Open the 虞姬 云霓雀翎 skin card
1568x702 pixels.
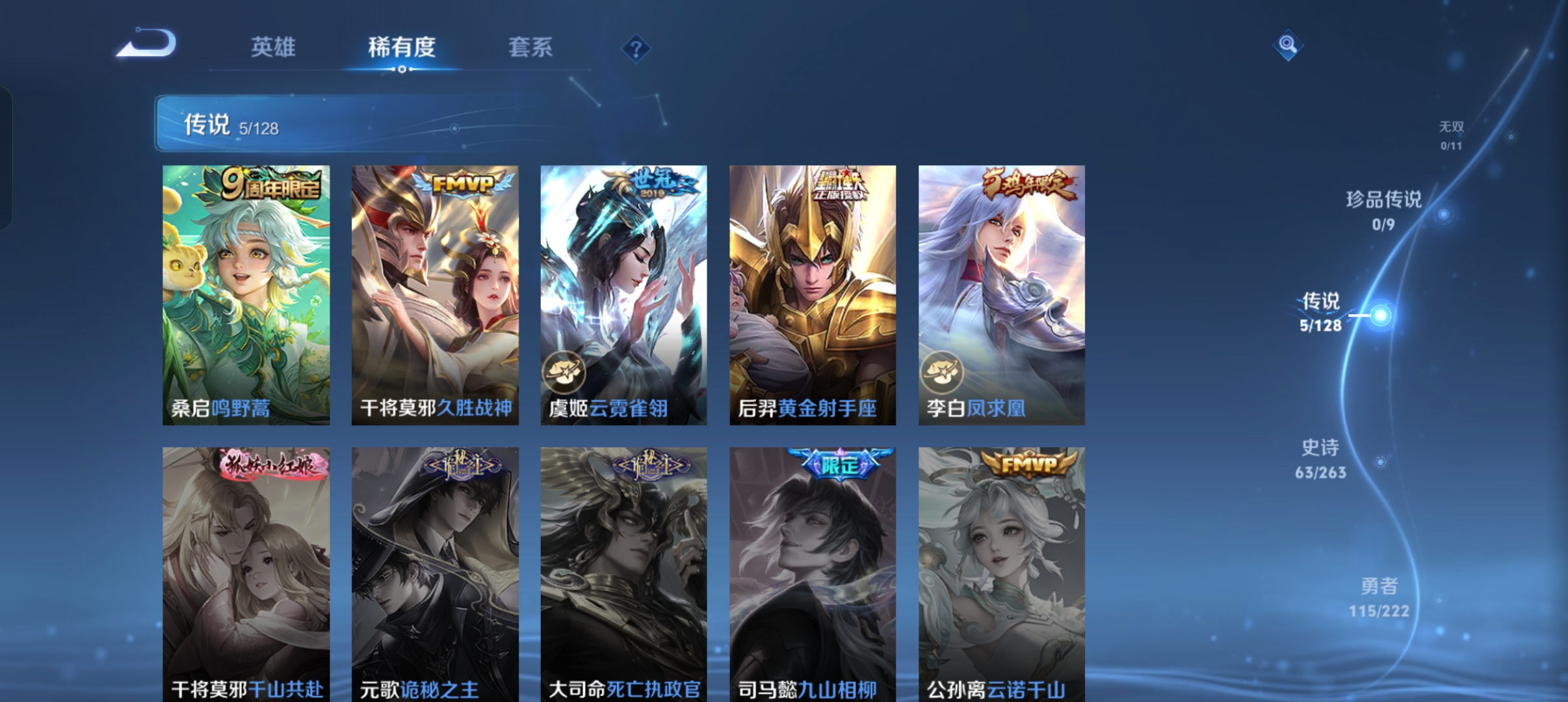[623, 294]
